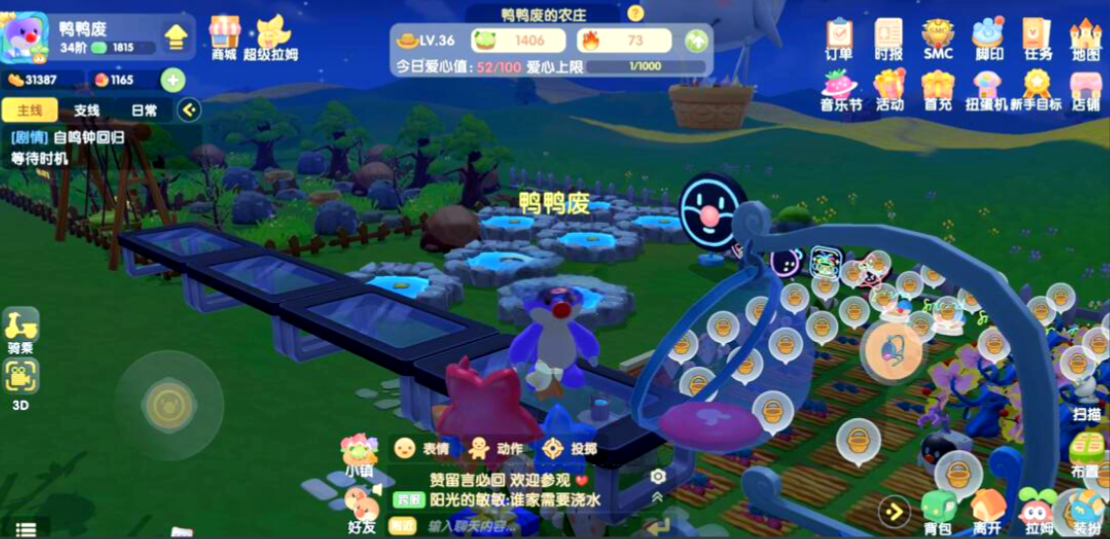Open the 背包 backpack
Image resolution: width=1110 pixels, height=539 pixels.
(938, 510)
